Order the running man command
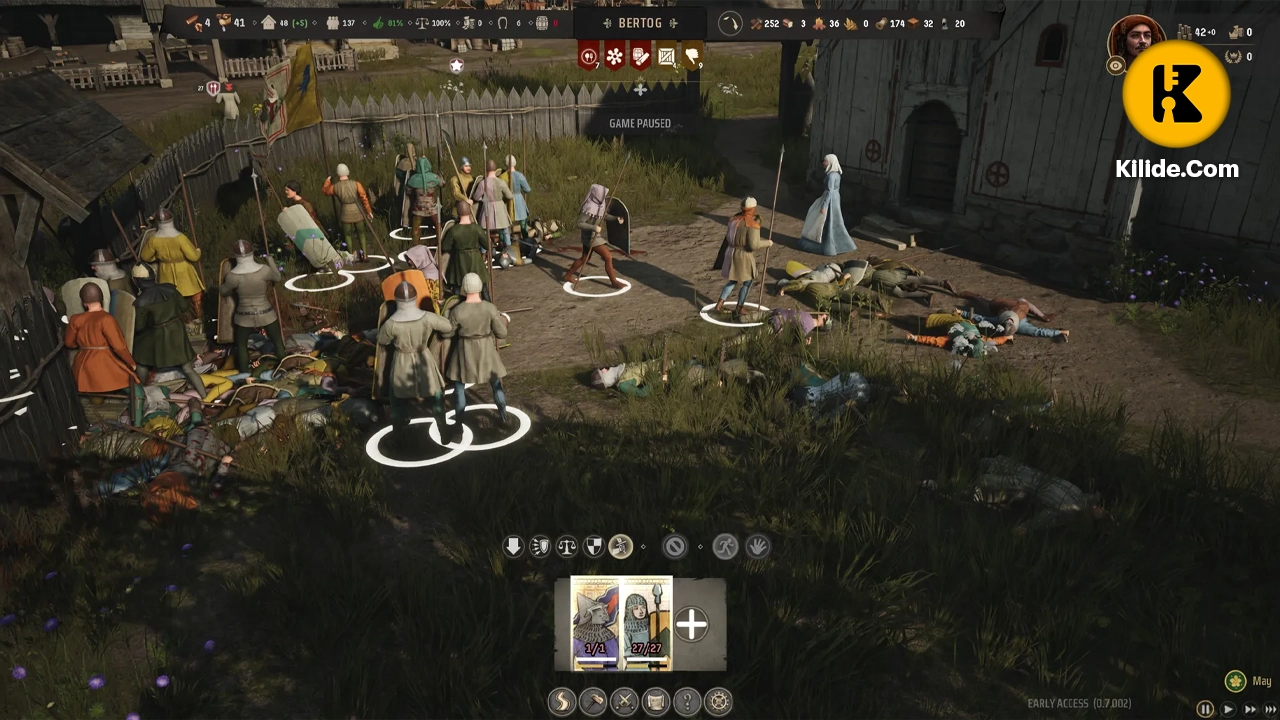1280x720 pixels. pyautogui.click(x=725, y=547)
